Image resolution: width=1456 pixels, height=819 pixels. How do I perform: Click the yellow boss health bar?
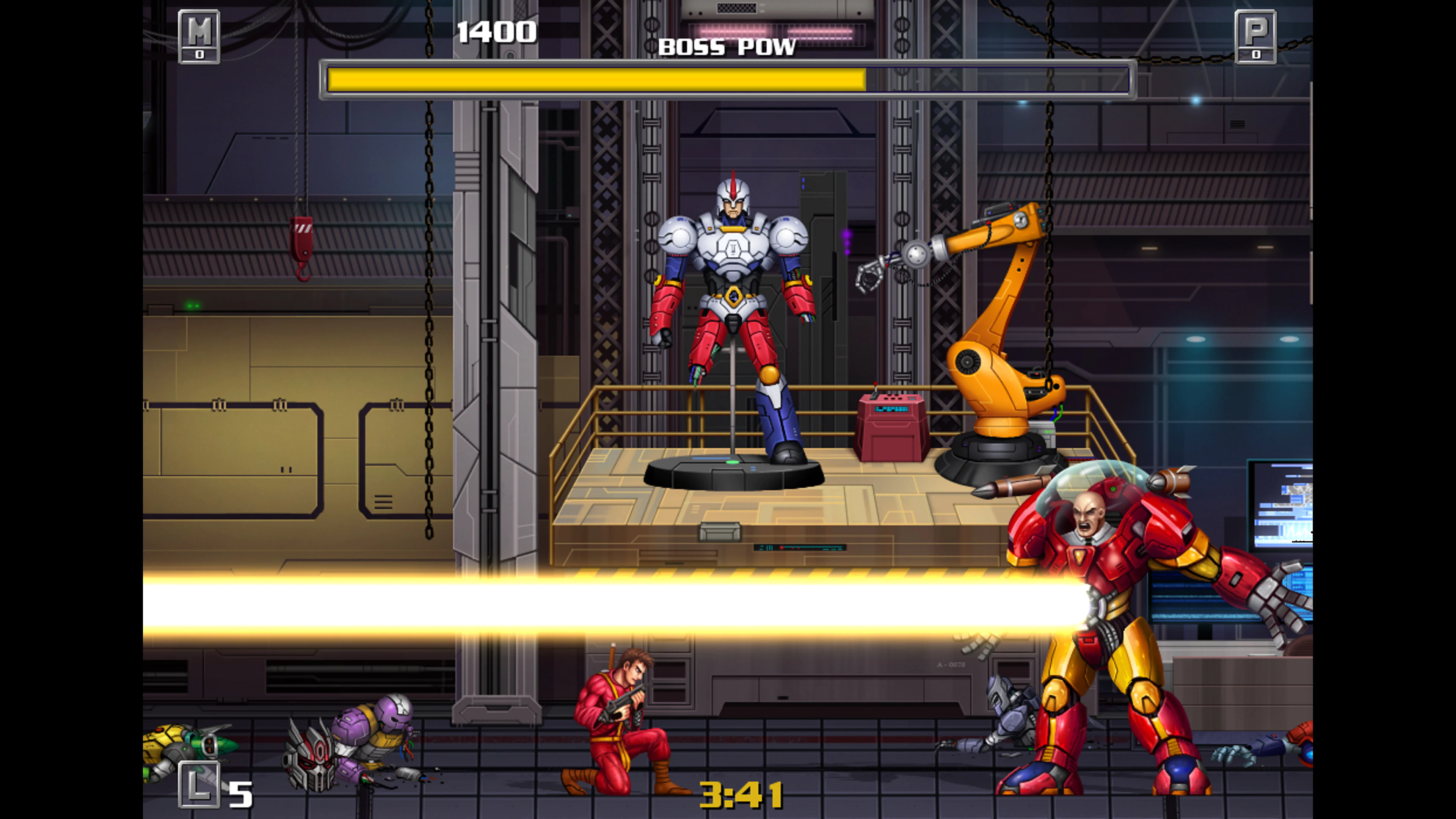(593, 79)
